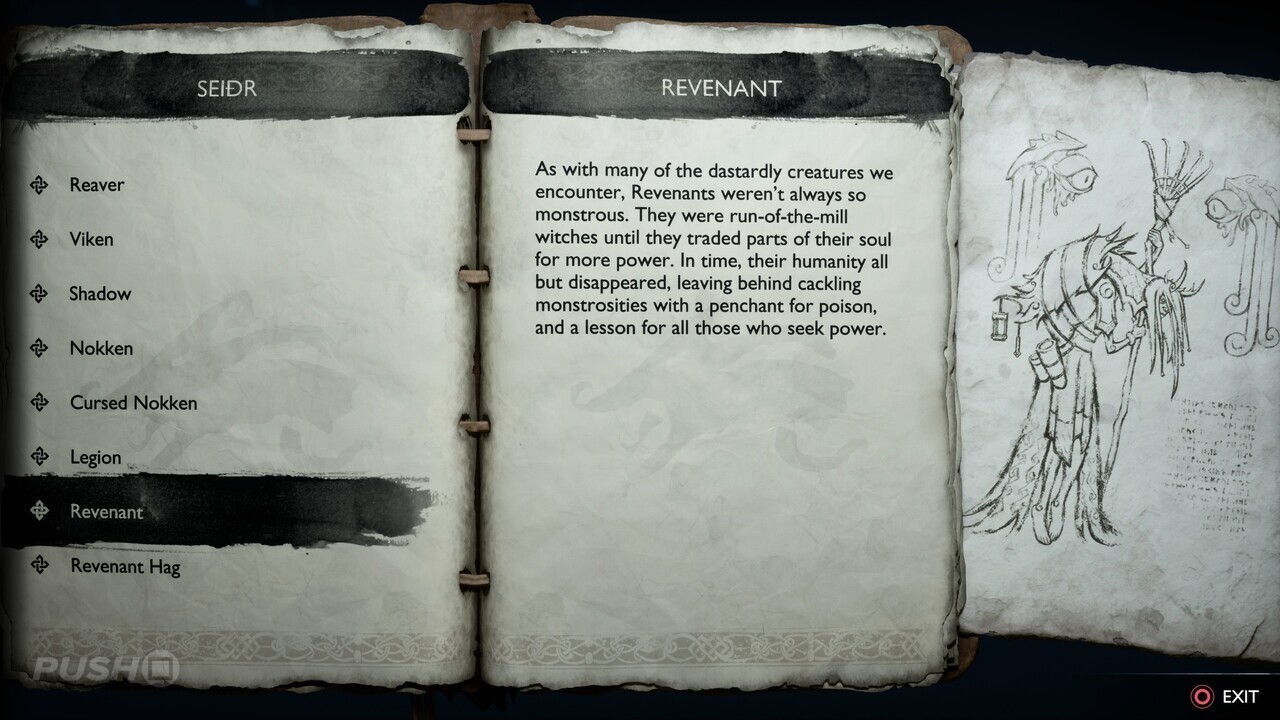Open the Revenant Hag entry
The image size is (1280, 720).
tap(124, 566)
